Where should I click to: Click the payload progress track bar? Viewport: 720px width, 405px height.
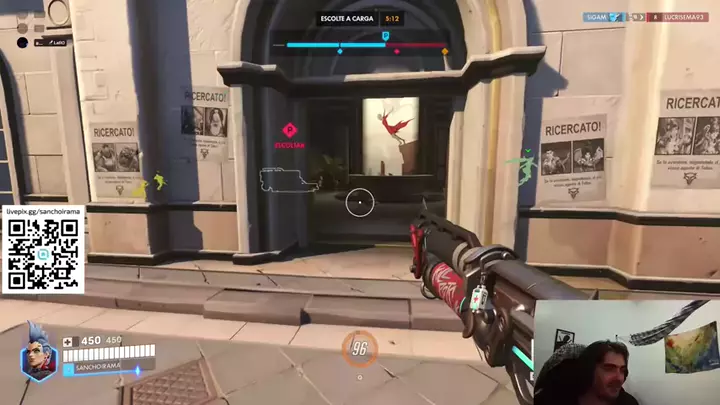367,45
